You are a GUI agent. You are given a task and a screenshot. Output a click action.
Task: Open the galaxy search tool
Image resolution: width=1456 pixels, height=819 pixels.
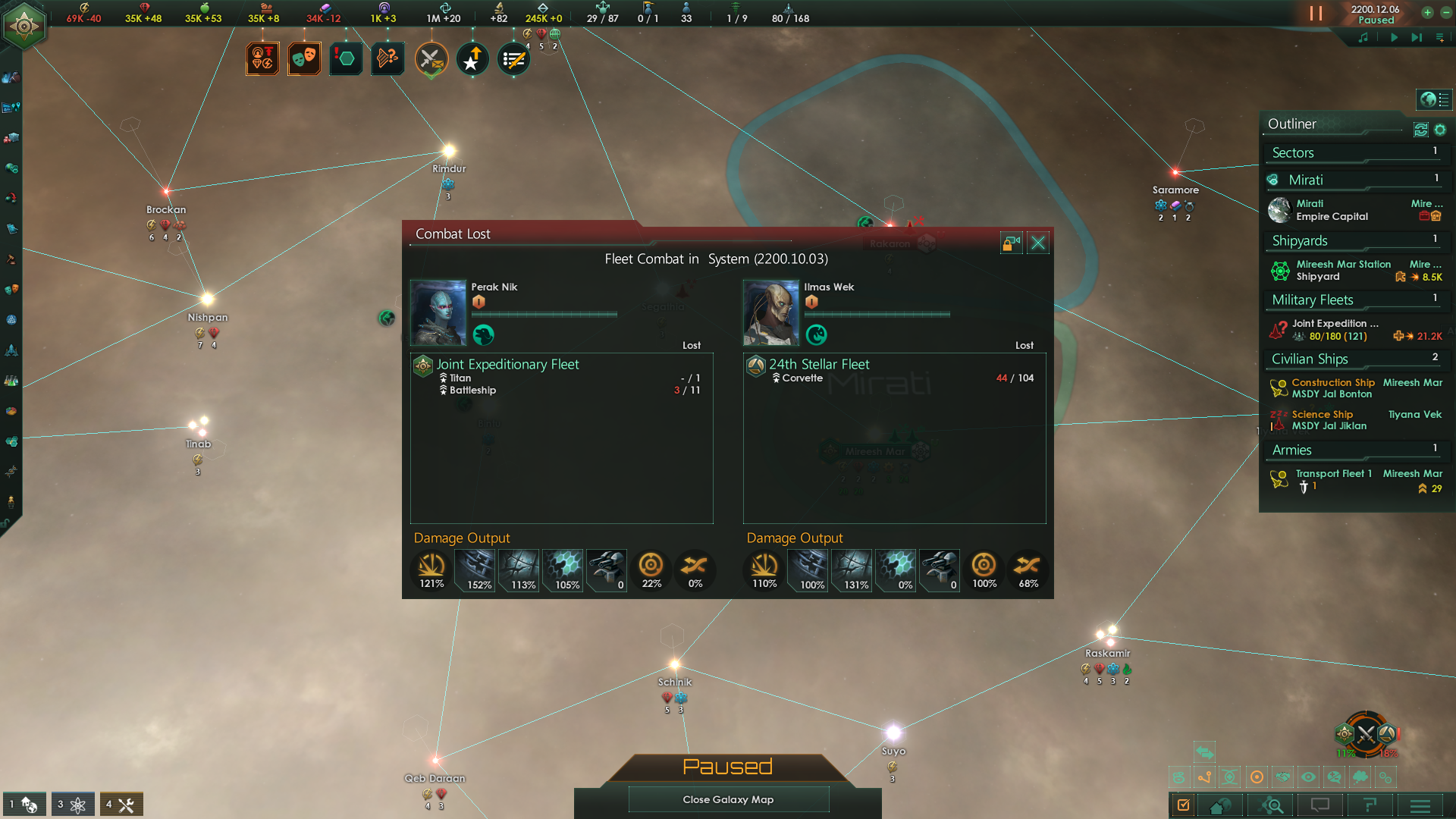coord(1271,805)
